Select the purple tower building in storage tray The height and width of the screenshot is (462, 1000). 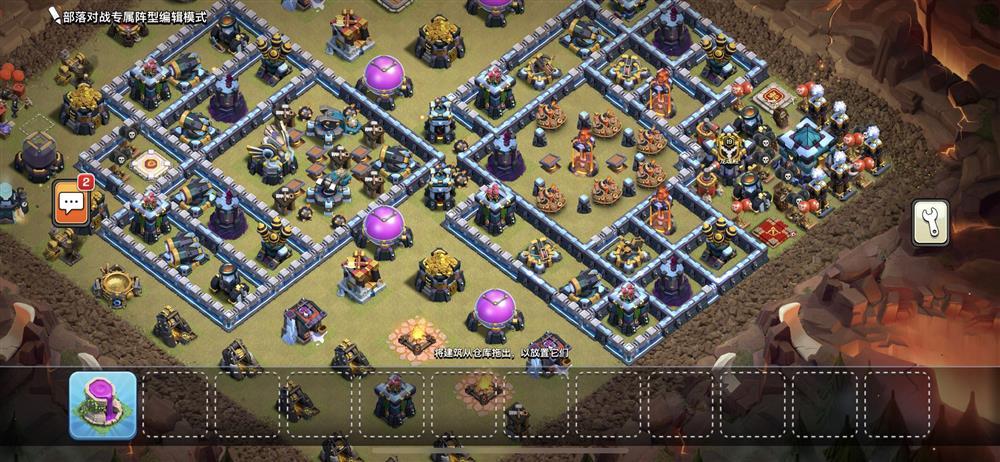[102, 406]
